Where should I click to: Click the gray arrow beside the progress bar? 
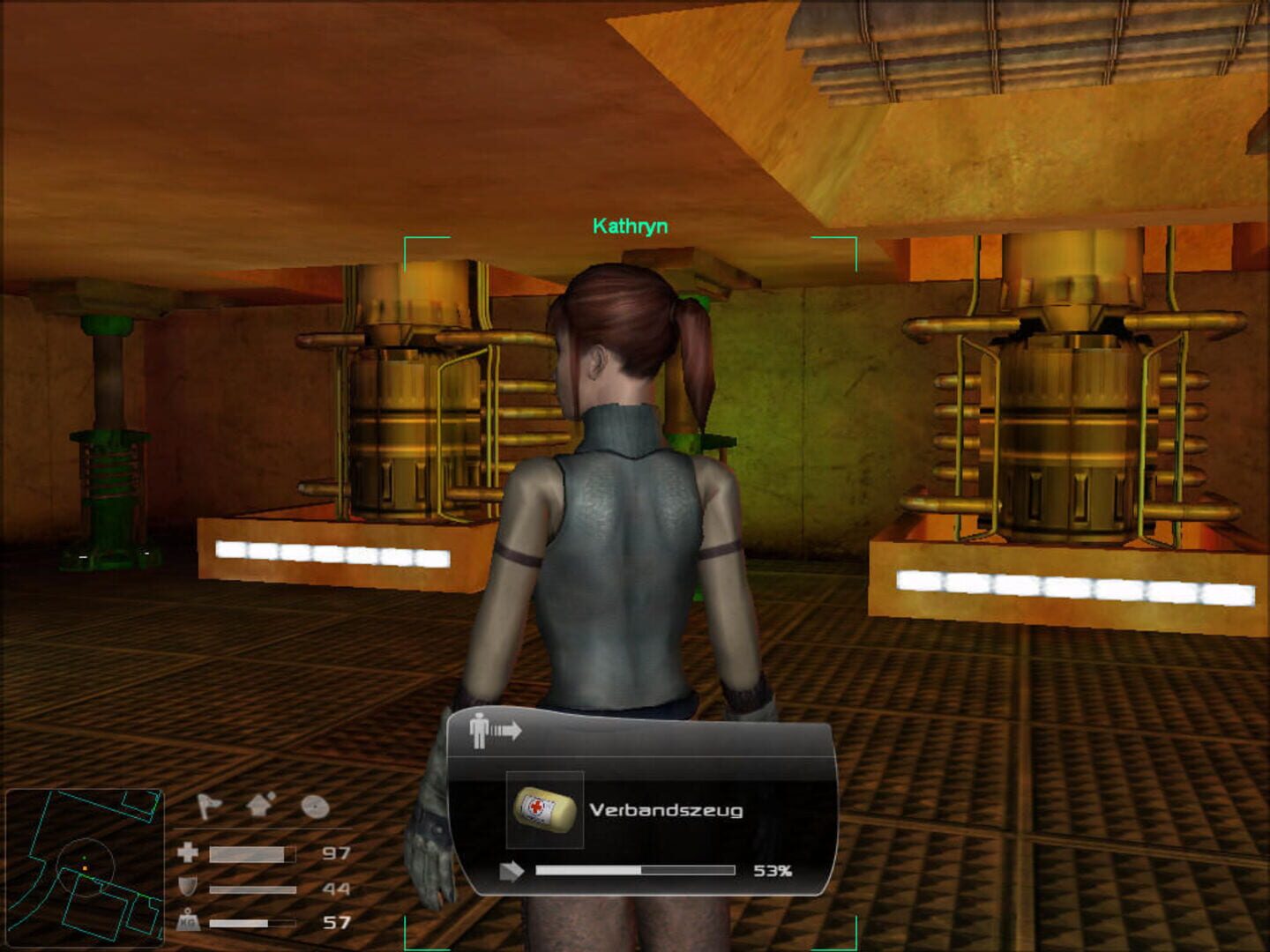[512, 872]
